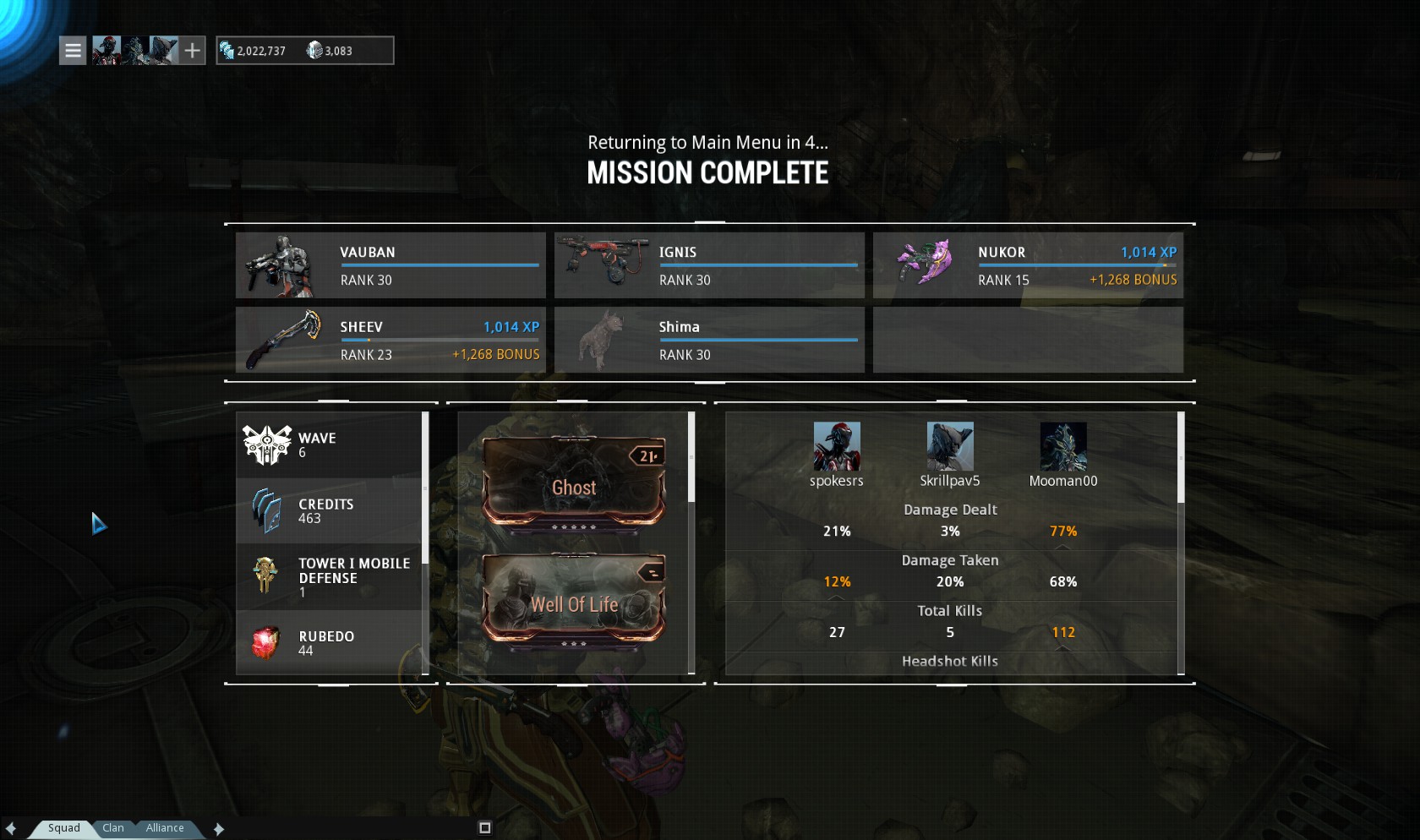The height and width of the screenshot is (840, 1420).
Task: Click the Well Of Life mod card
Action: pyautogui.click(x=574, y=600)
